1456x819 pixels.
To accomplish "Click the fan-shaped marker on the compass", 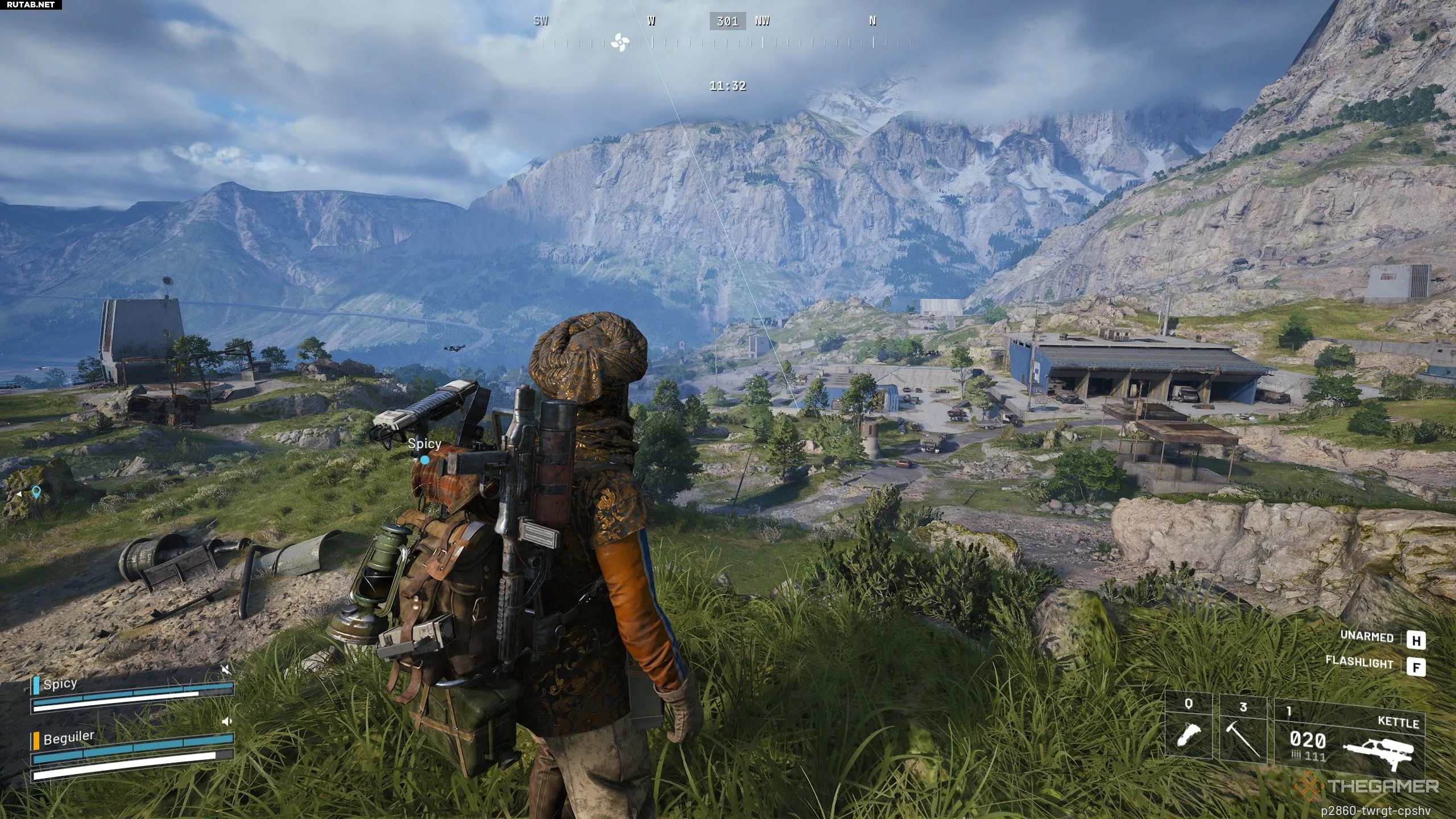I will point(619,42).
